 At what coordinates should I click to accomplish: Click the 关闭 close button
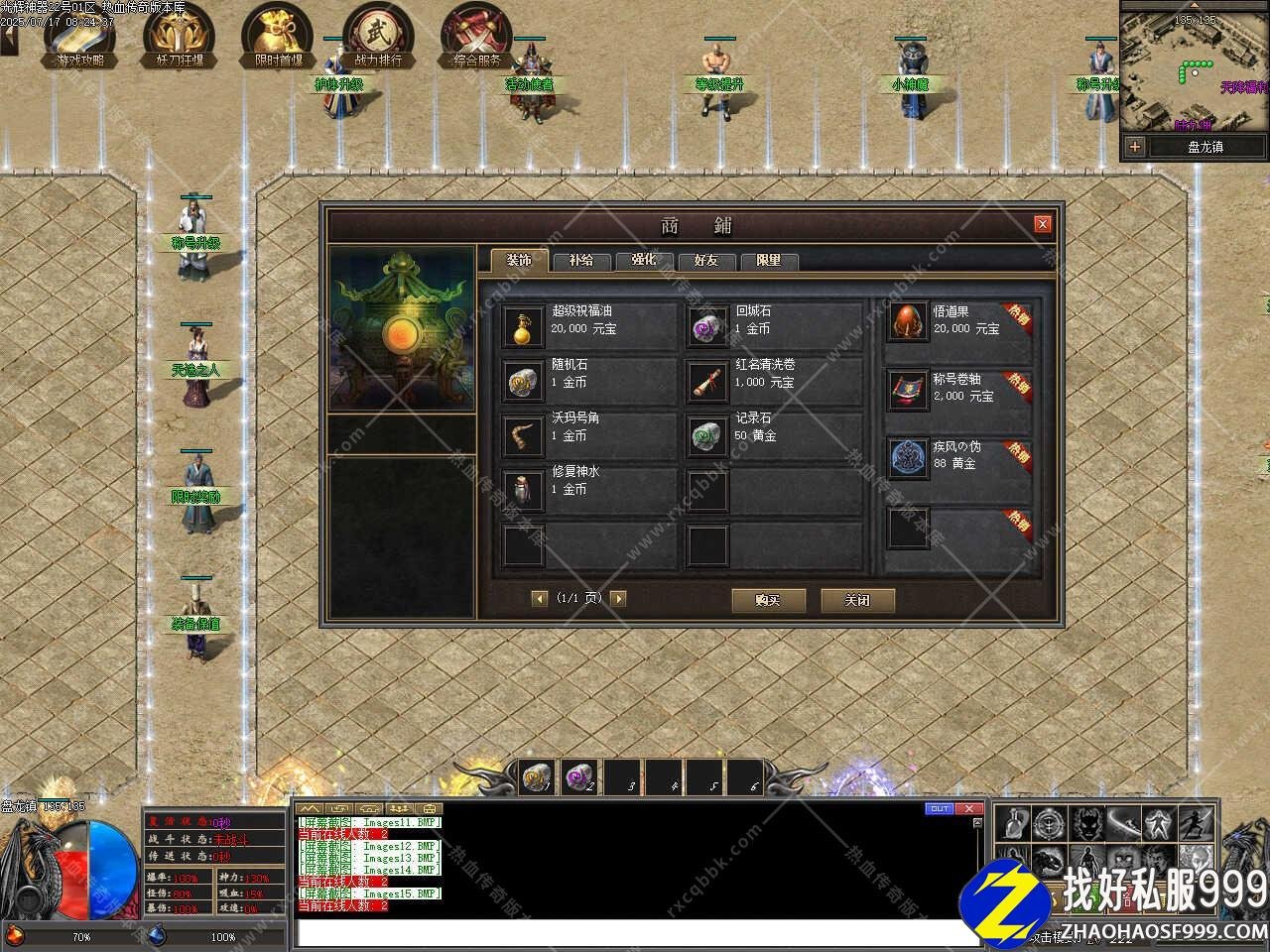tap(857, 600)
